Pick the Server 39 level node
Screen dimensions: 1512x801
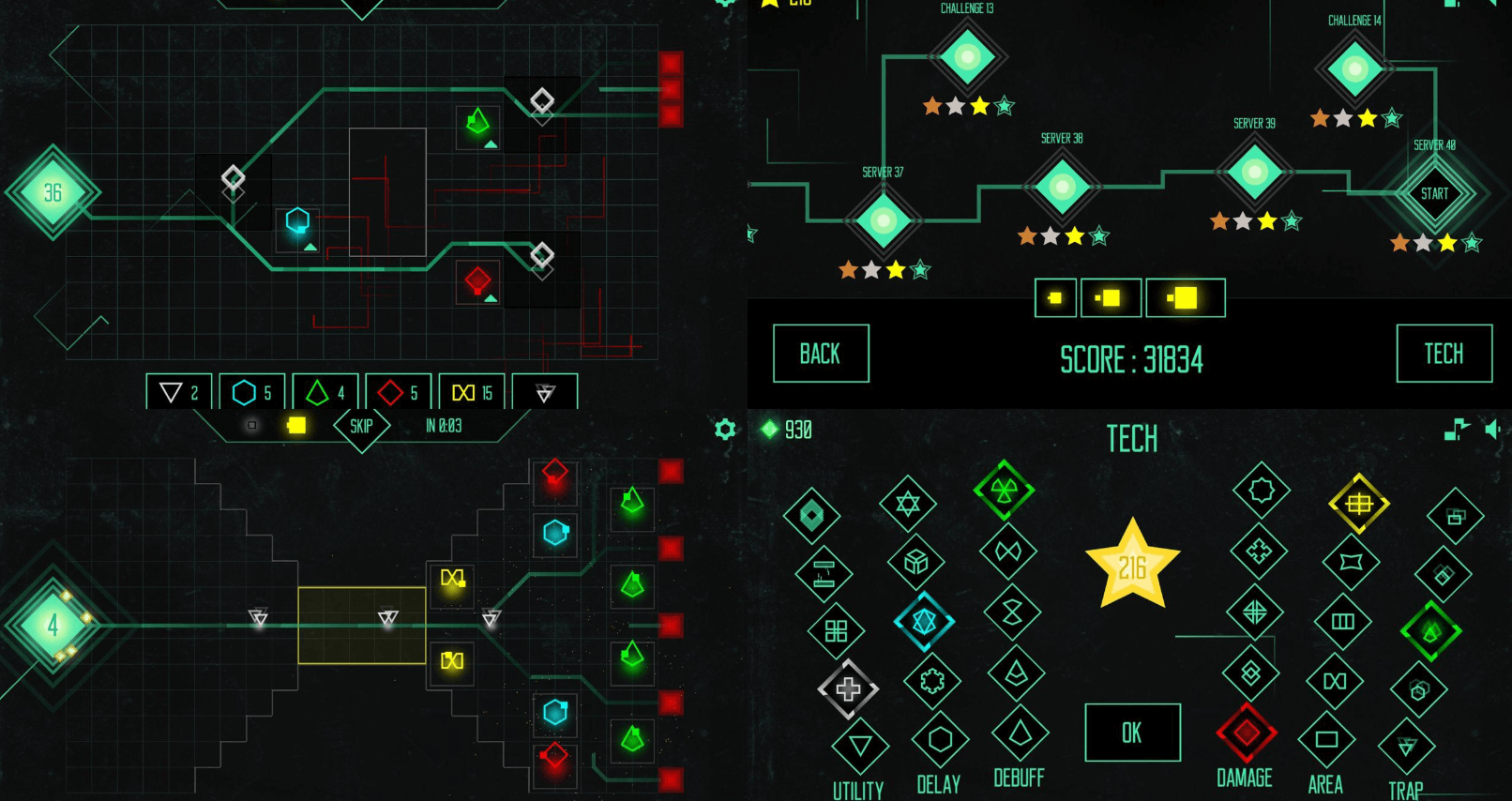[x=1254, y=172]
